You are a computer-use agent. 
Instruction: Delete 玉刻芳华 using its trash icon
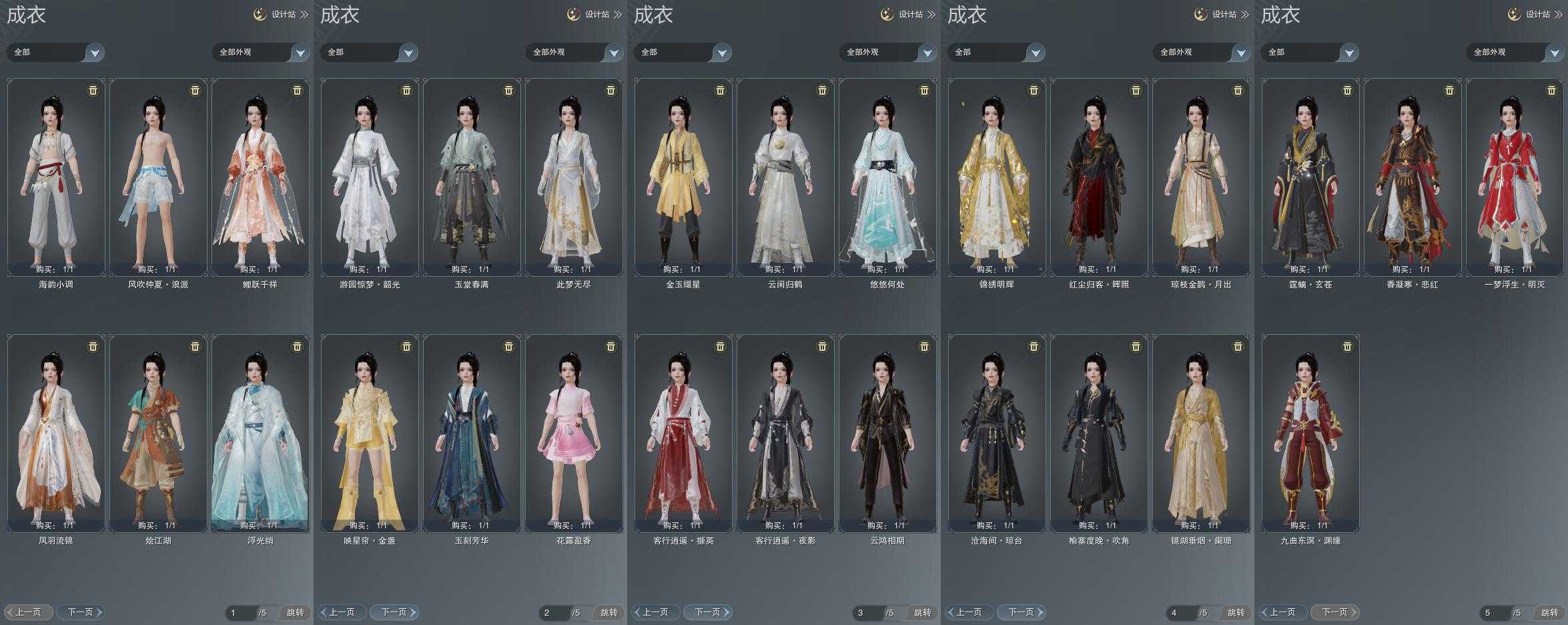[508, 347]
